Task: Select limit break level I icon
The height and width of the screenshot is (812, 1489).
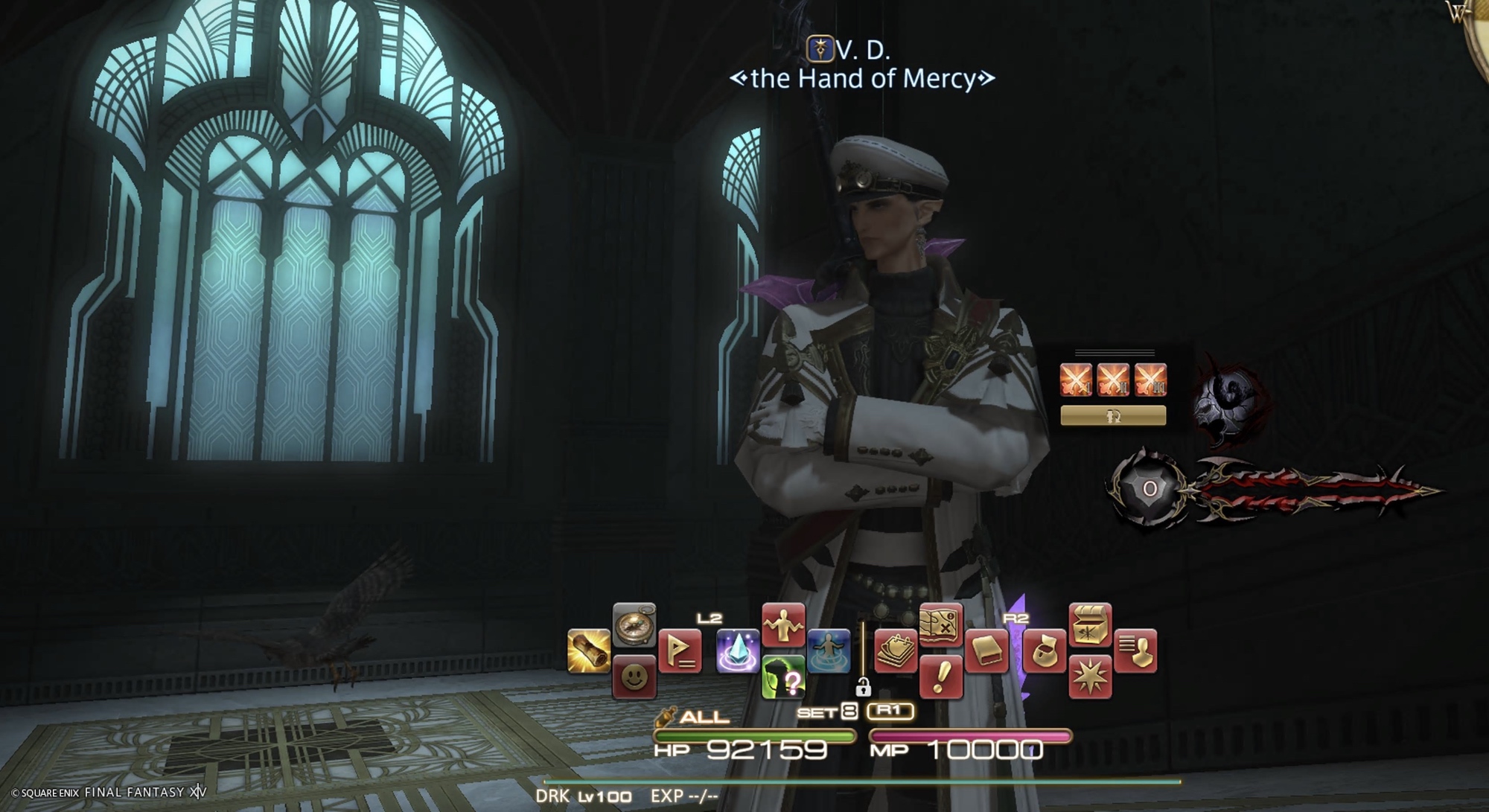Action: 1076,380
